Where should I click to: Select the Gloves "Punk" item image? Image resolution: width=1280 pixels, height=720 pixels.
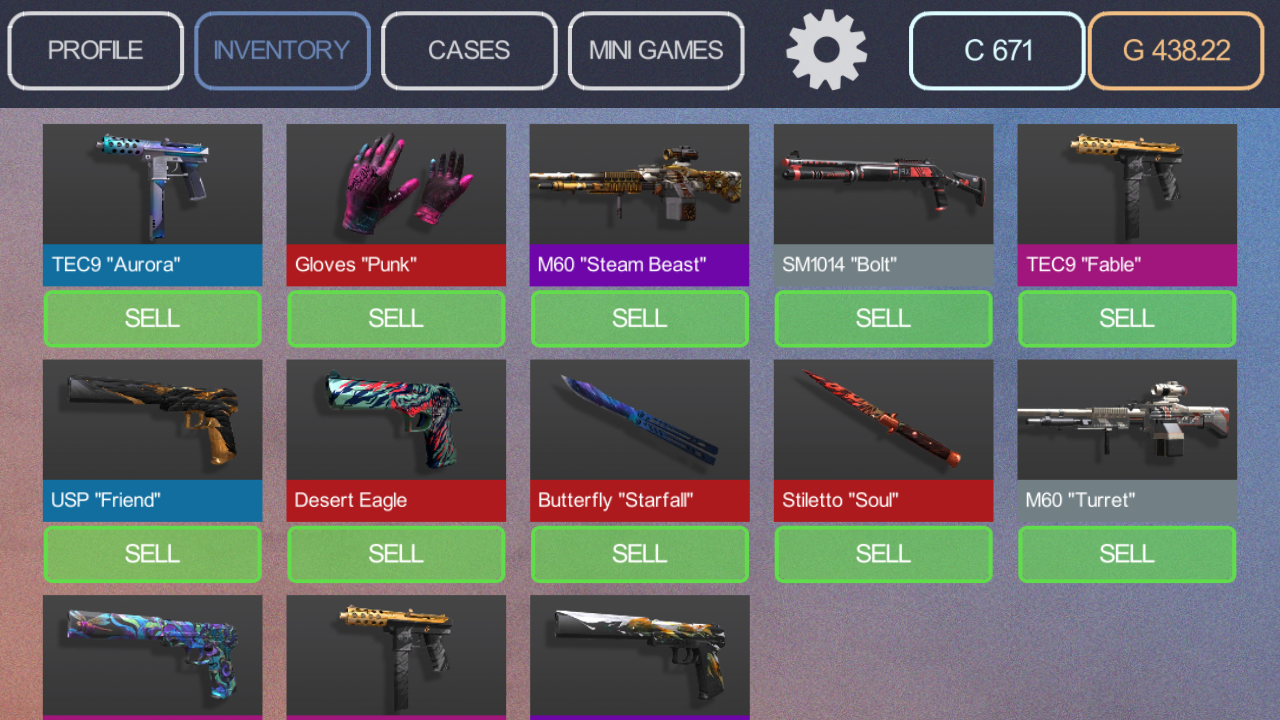[396, 183]
